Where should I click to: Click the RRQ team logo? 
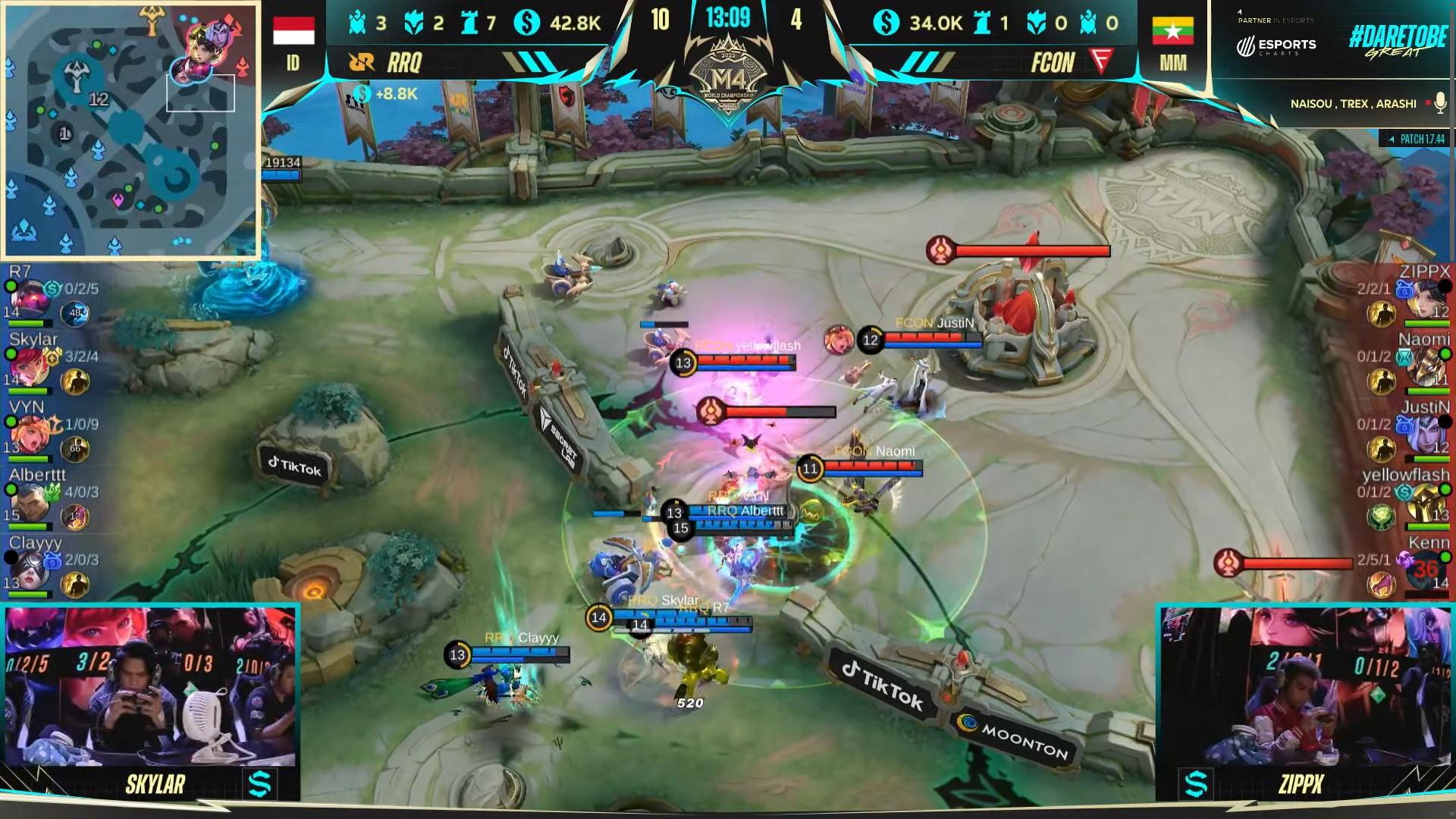pos(362,62)
